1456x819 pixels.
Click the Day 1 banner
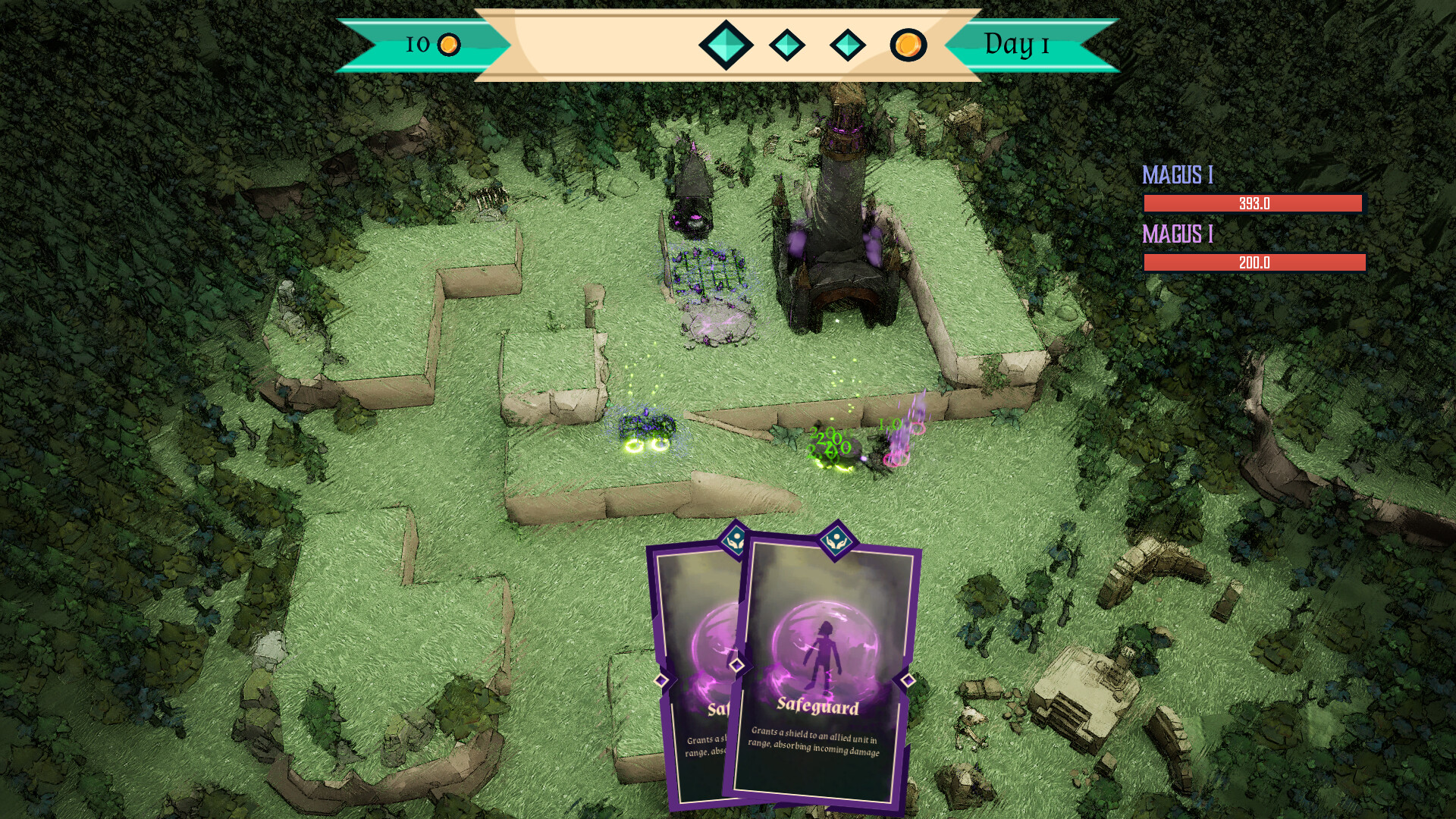coord(1016,45)
